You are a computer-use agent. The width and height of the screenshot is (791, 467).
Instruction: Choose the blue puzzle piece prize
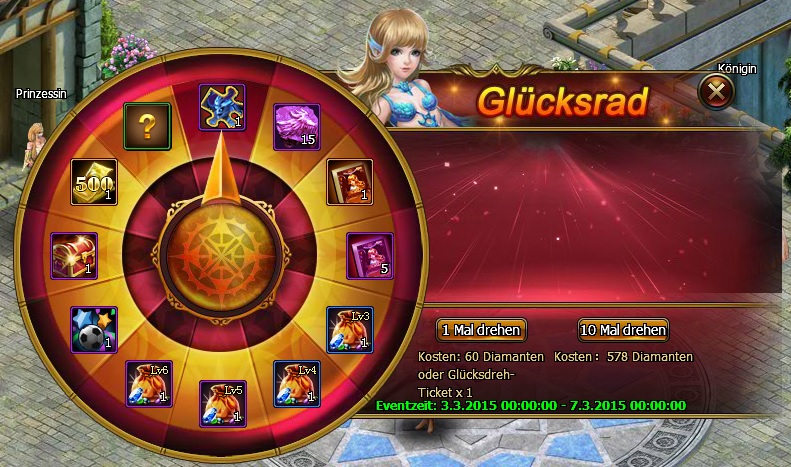pyautogui.click(x=222, y=106)
